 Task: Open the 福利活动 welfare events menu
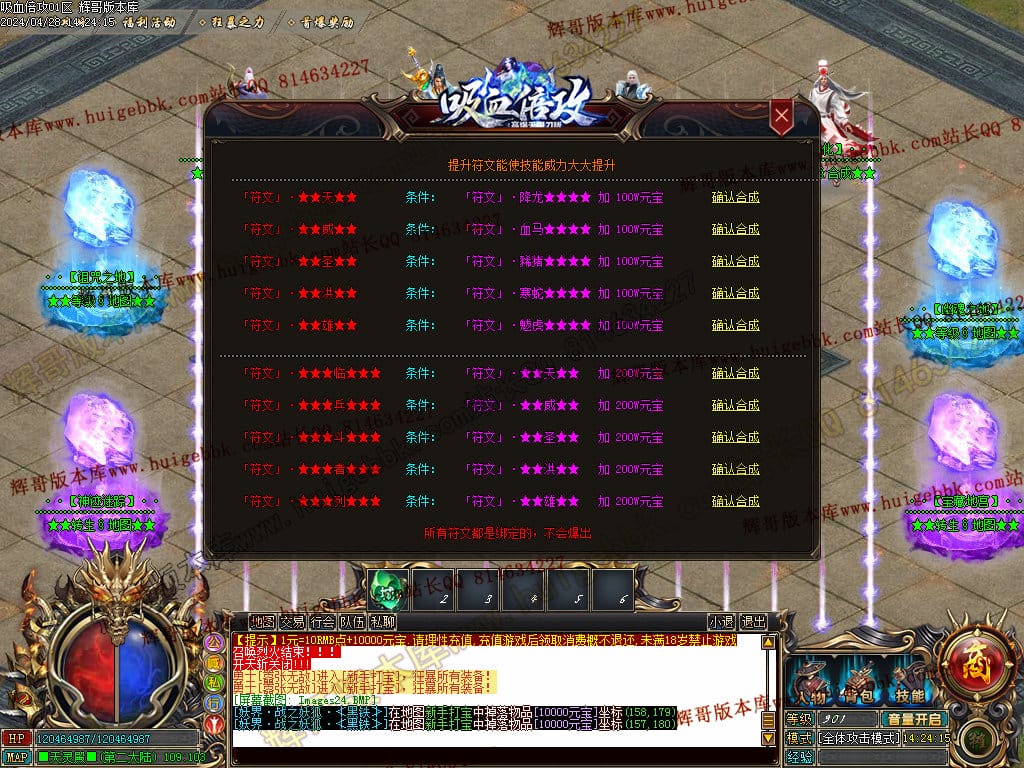(x=149, y=21)
